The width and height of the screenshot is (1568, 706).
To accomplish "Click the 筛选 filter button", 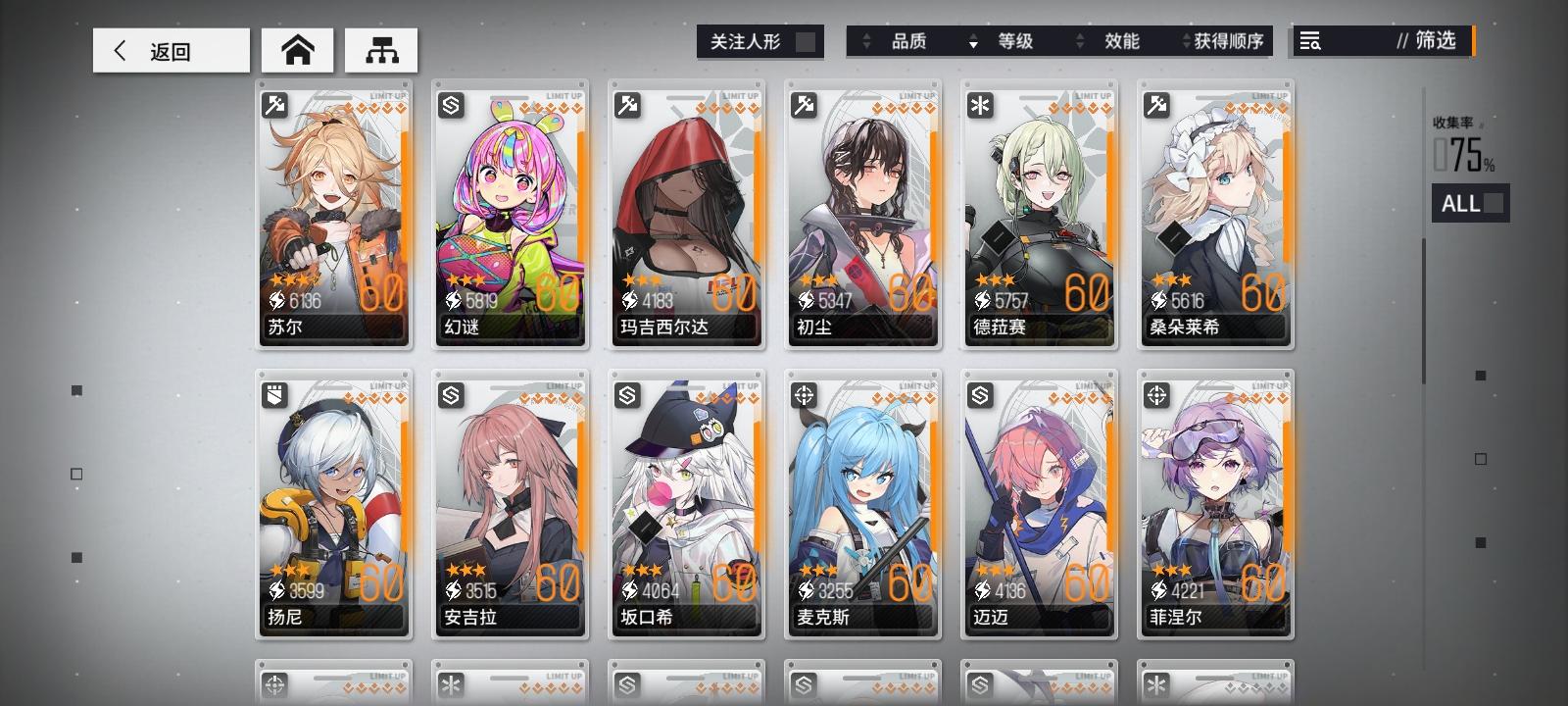I will 1434,42.
